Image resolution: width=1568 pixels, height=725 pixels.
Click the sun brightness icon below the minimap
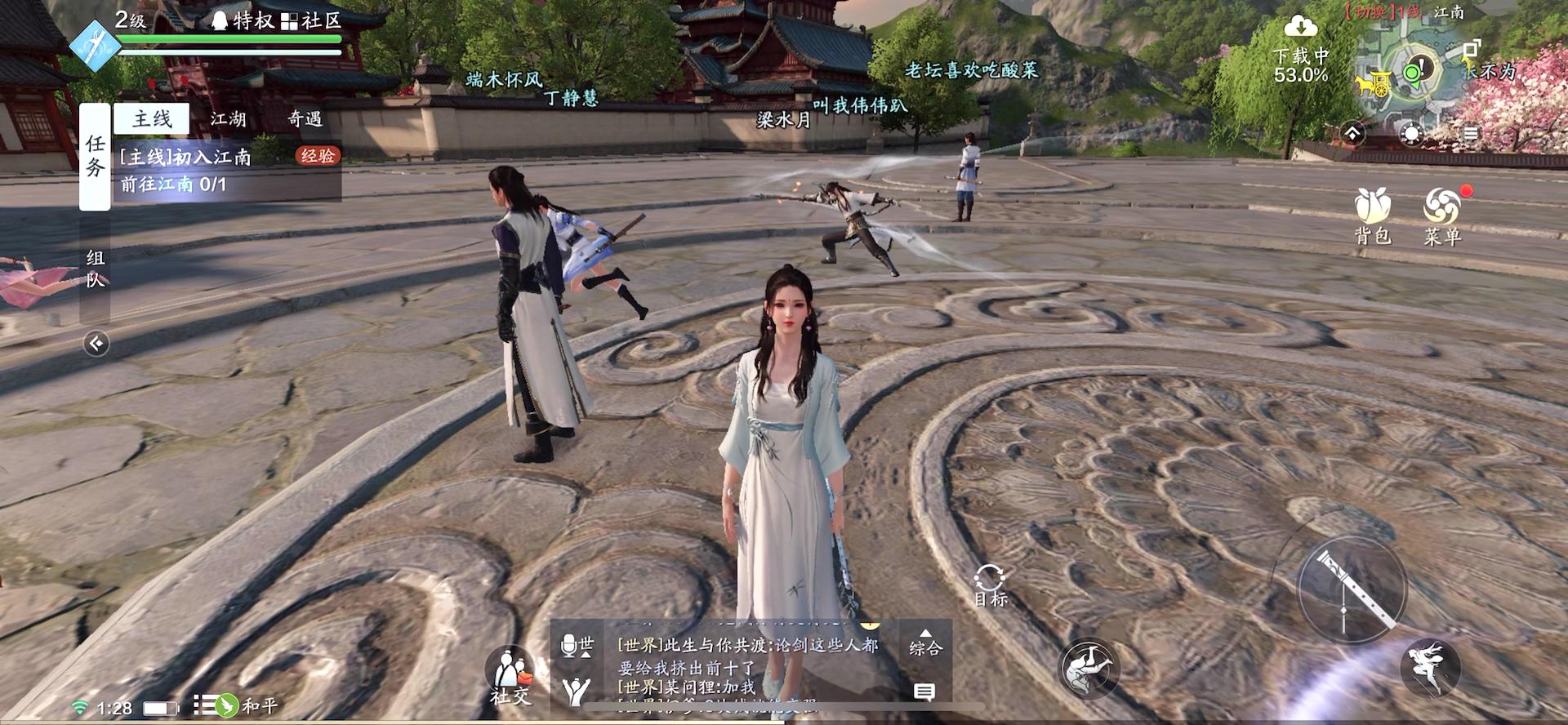coord(1410,132)
